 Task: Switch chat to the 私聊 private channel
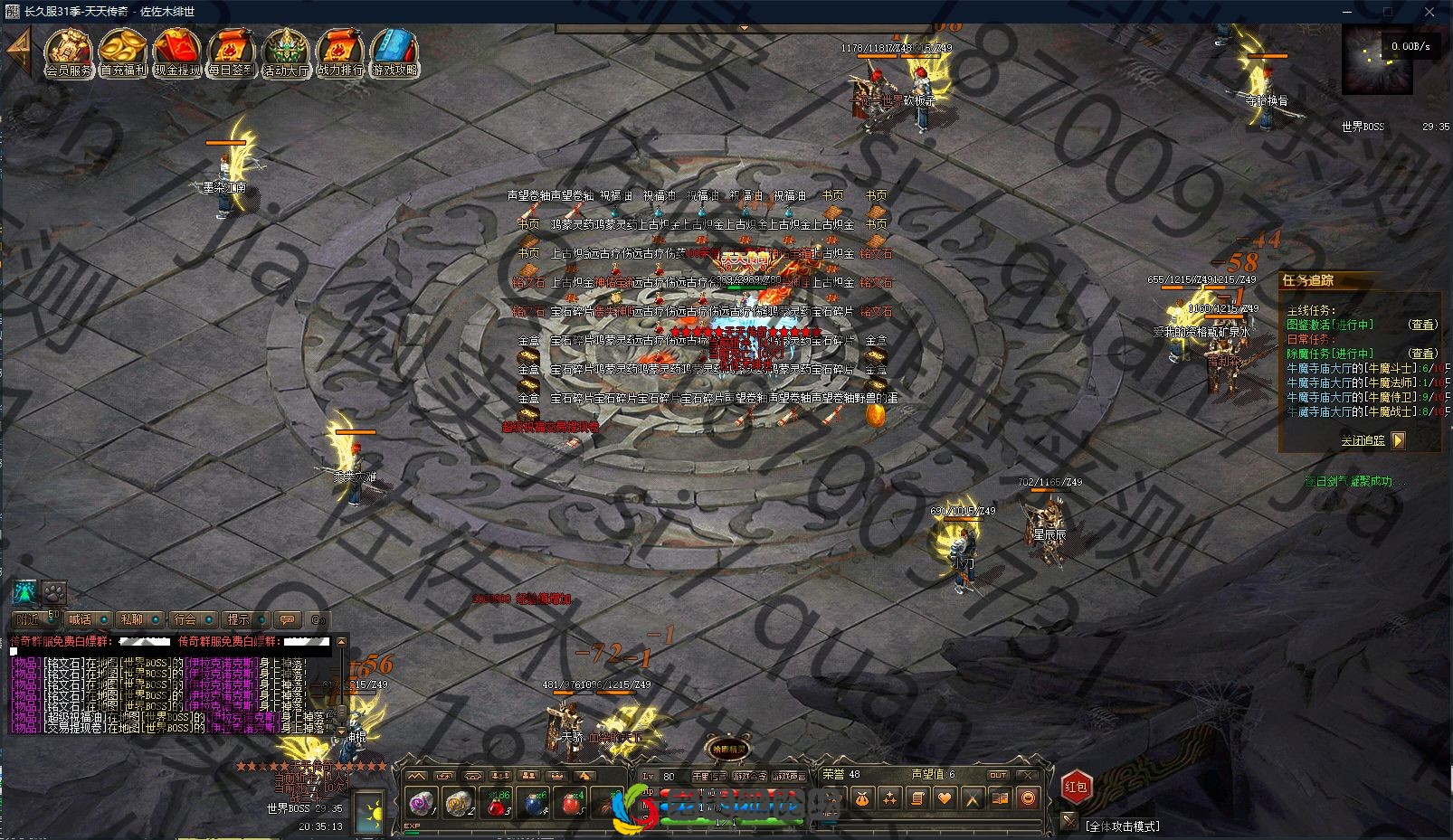(132, 619)
